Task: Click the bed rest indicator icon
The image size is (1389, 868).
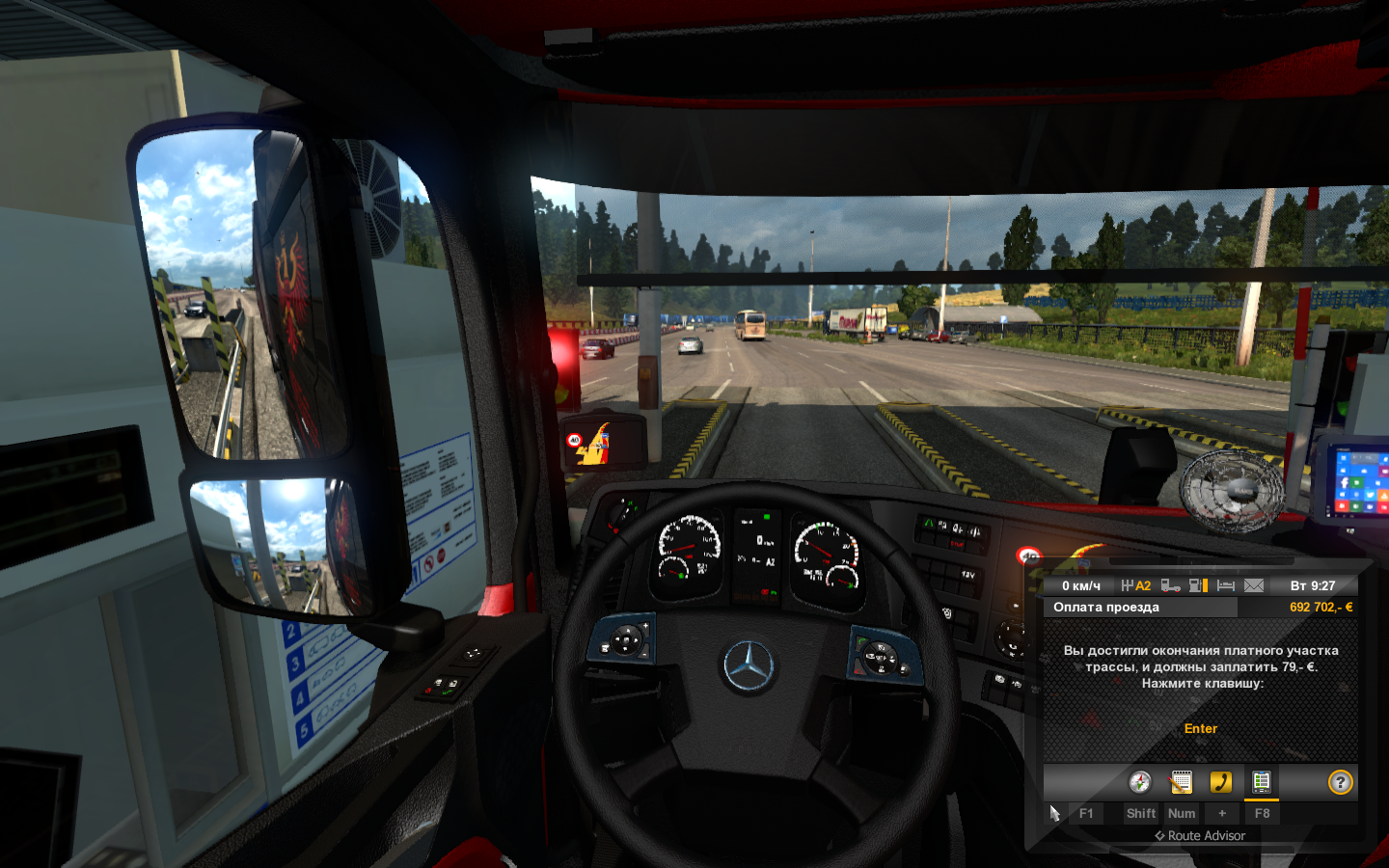Action: click(1226, 585)
